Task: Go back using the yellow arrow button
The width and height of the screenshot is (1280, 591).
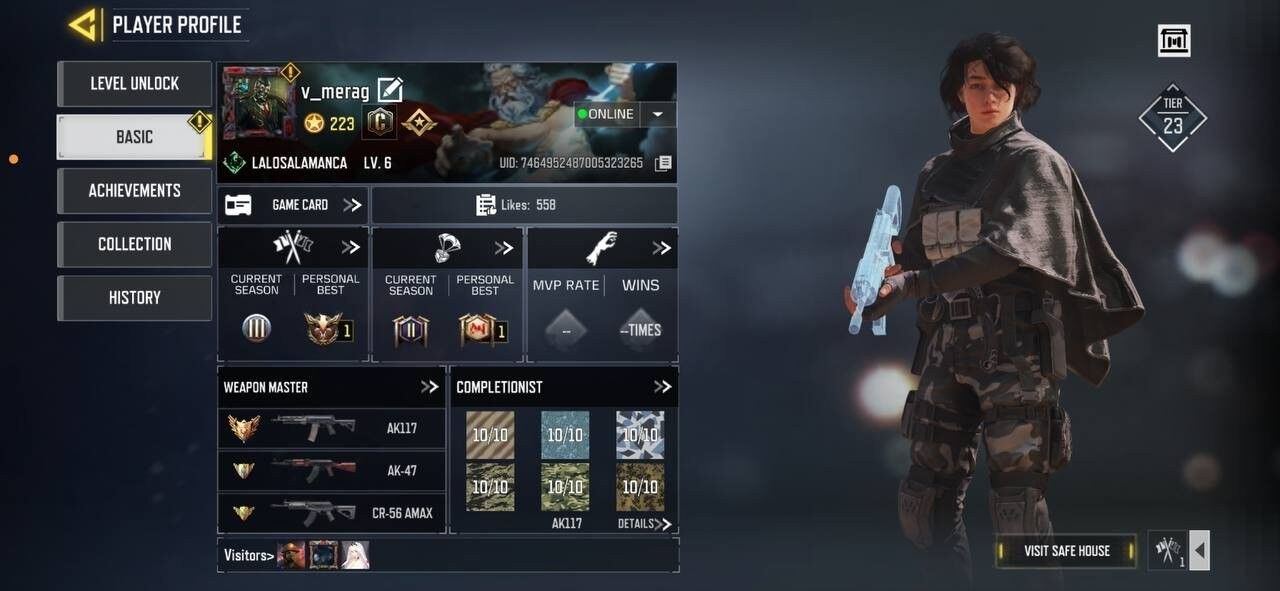Action: click(83, 25)
